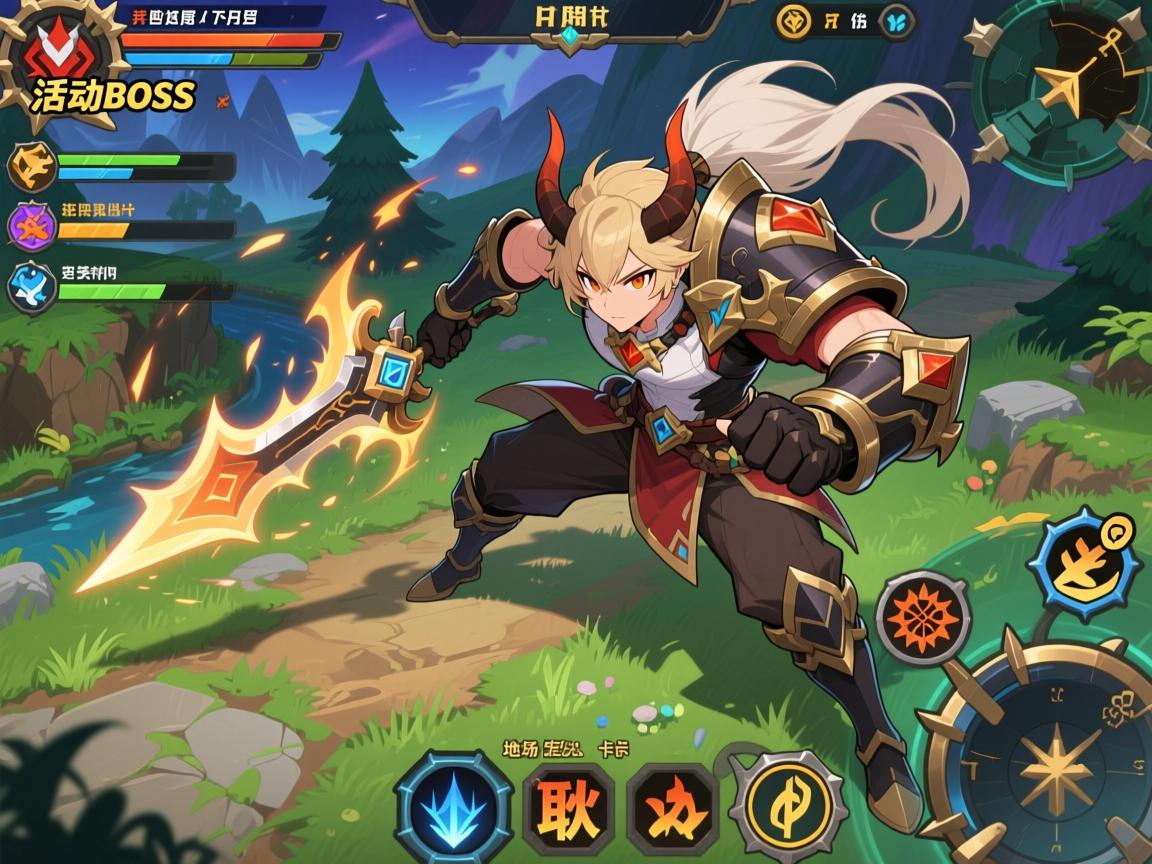
Task: Click the blue butterfly currency icon
Action: tap(895, 22)
